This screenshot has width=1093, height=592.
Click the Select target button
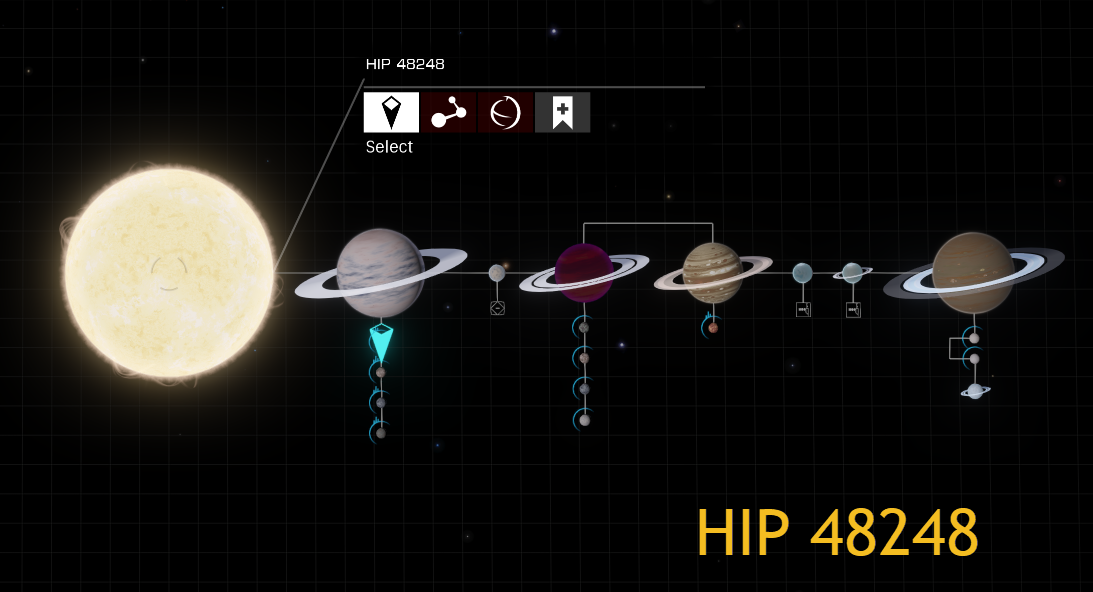tap(391, 112)
